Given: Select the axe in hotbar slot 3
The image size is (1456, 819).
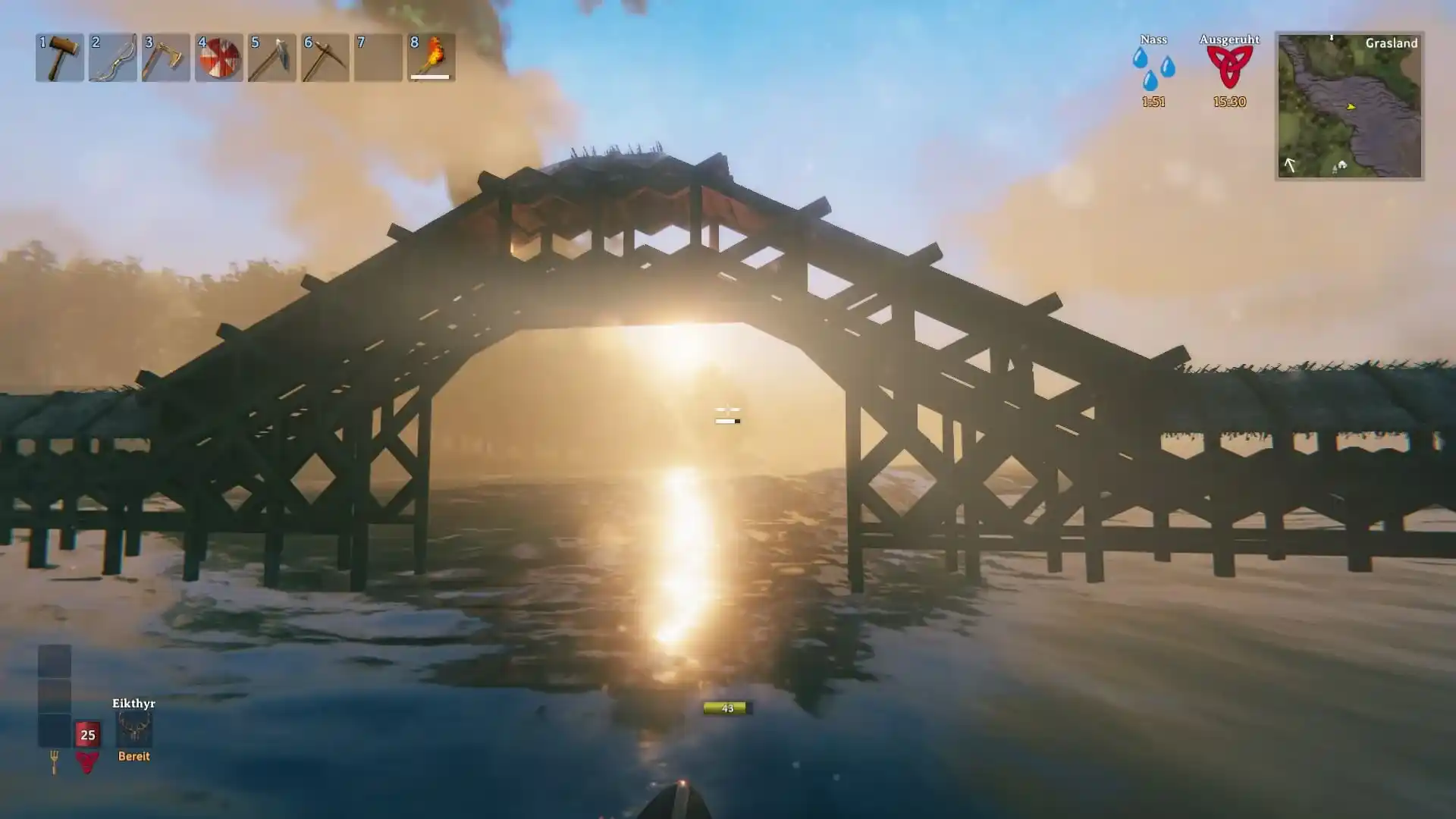Looking at the screenshot, I should (166, 57).
